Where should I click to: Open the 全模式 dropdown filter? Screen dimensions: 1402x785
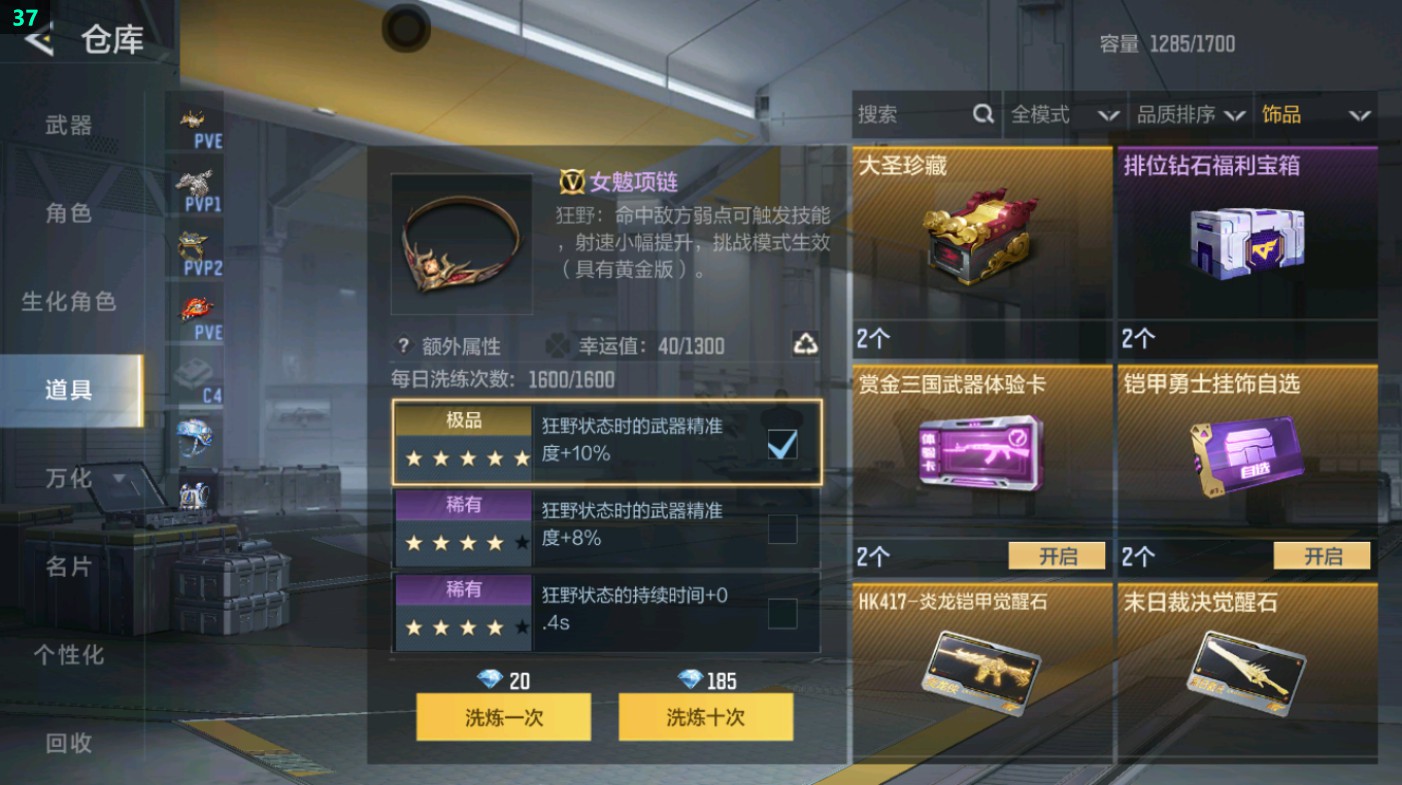coord(1068,115)
